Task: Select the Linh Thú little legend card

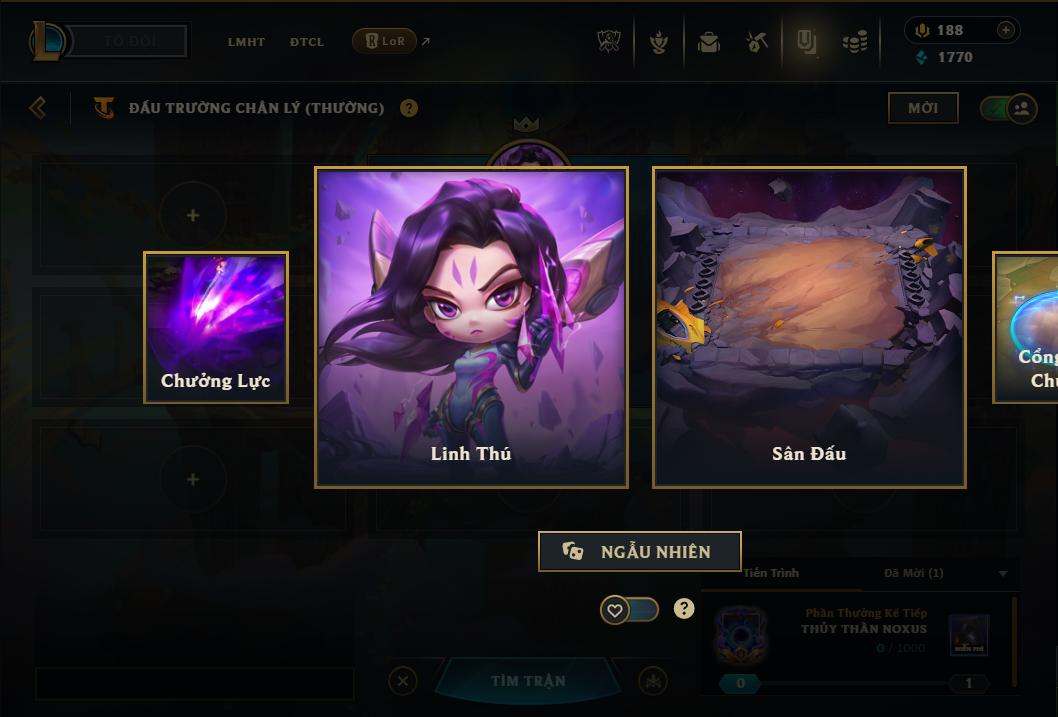Action: [471, 327]
